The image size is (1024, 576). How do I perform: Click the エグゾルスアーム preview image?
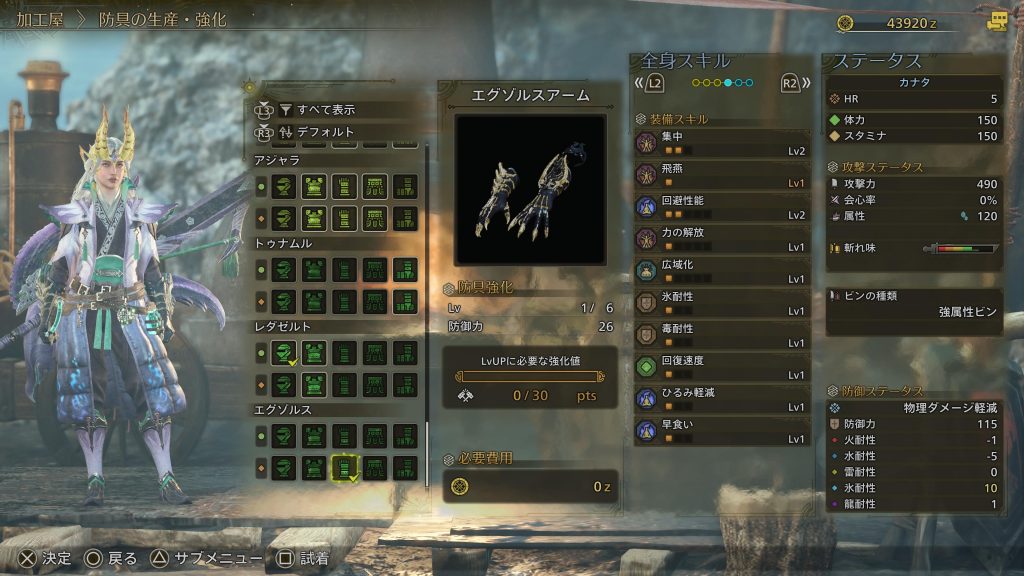(x=530, y=188)
